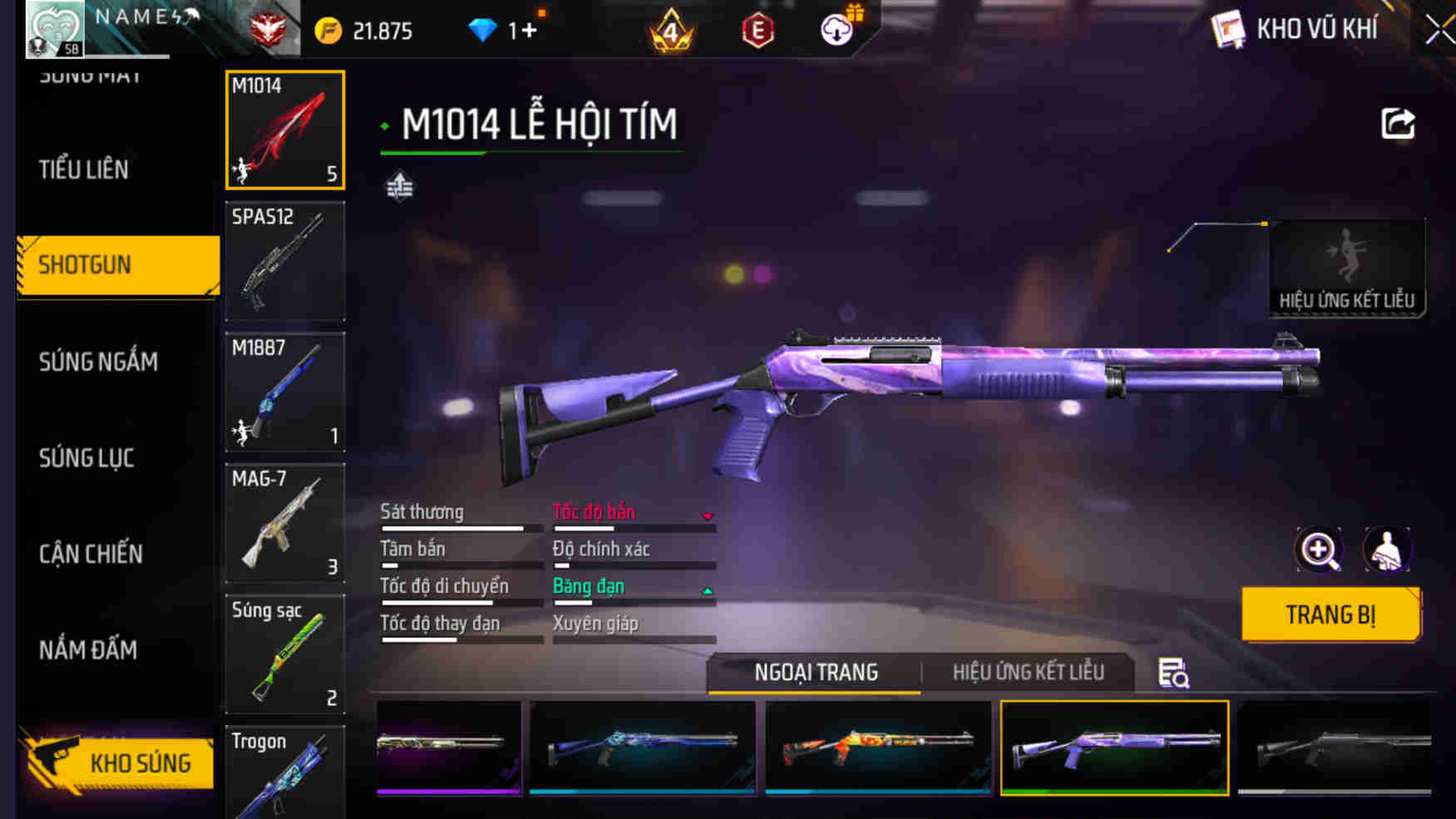Click the share icon beside weapon title
1456x819 pixels.
1397,125
